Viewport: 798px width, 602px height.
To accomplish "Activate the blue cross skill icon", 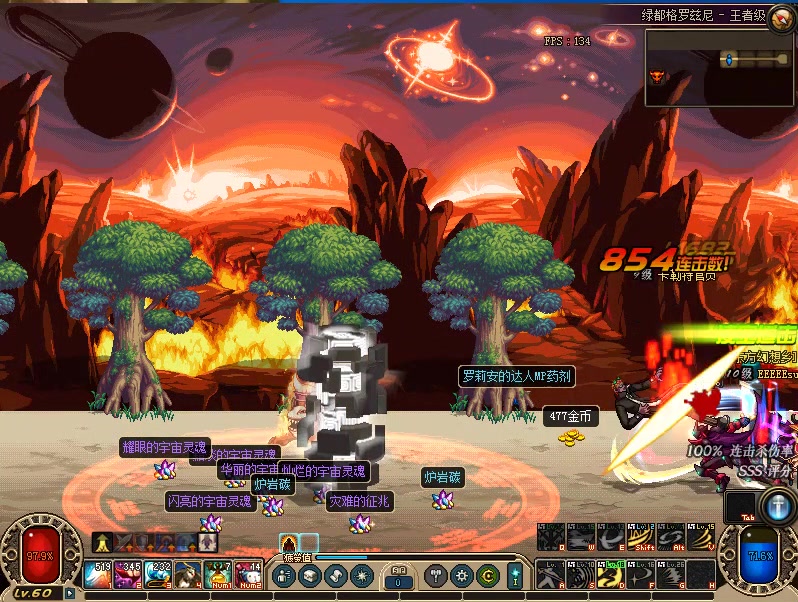I will [x=777, y=504].
